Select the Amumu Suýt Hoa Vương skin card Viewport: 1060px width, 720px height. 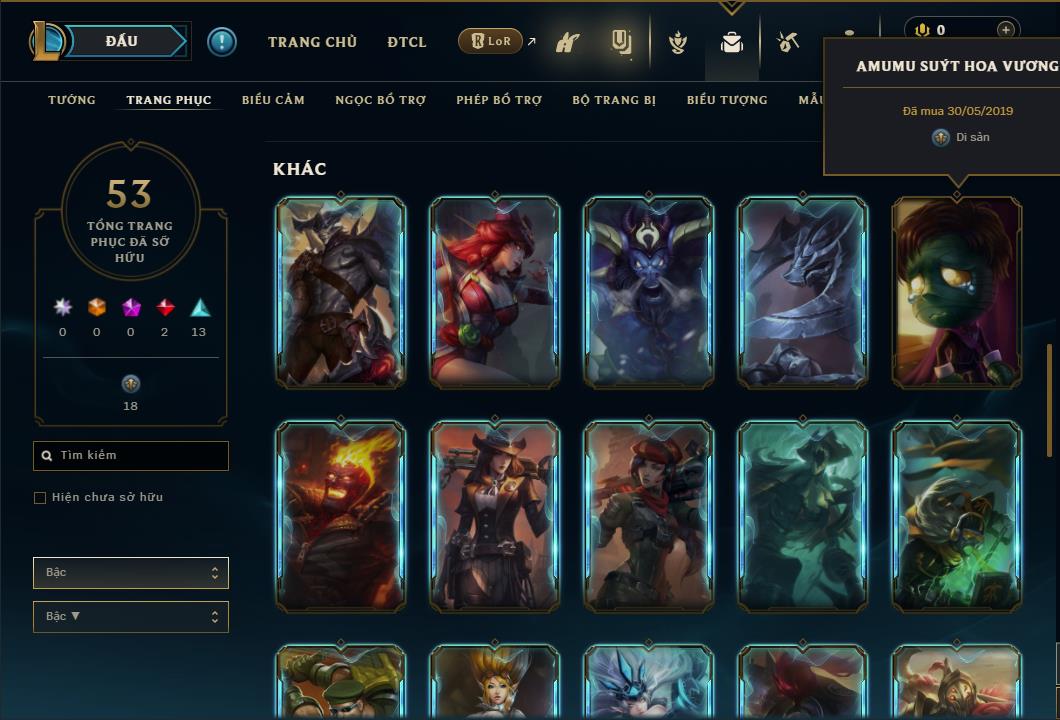[956, 291]
